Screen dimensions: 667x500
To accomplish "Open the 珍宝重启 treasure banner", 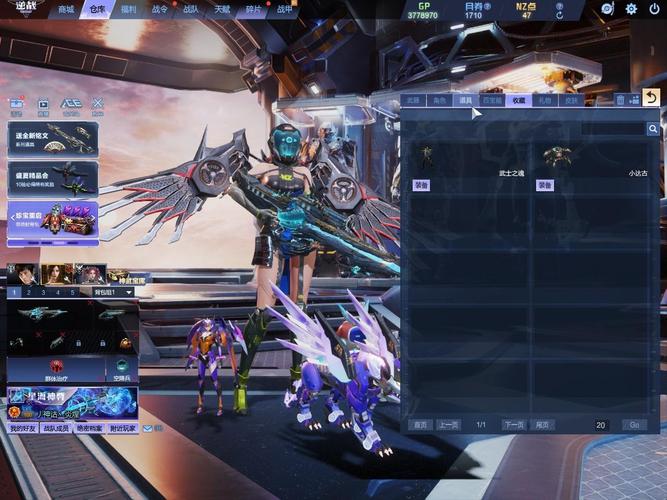I will (53, 219).
